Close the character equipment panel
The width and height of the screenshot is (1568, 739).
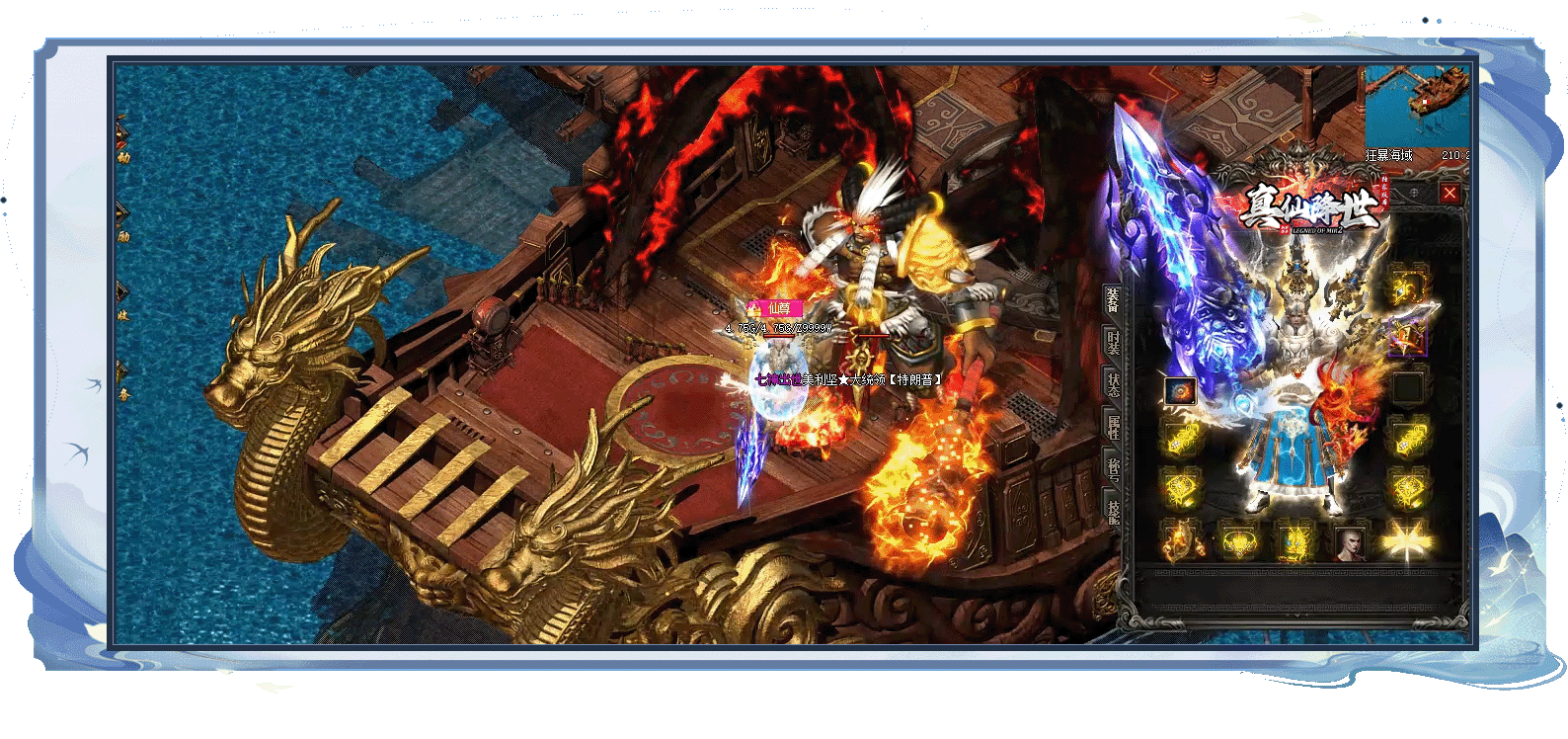[1449, 194]
